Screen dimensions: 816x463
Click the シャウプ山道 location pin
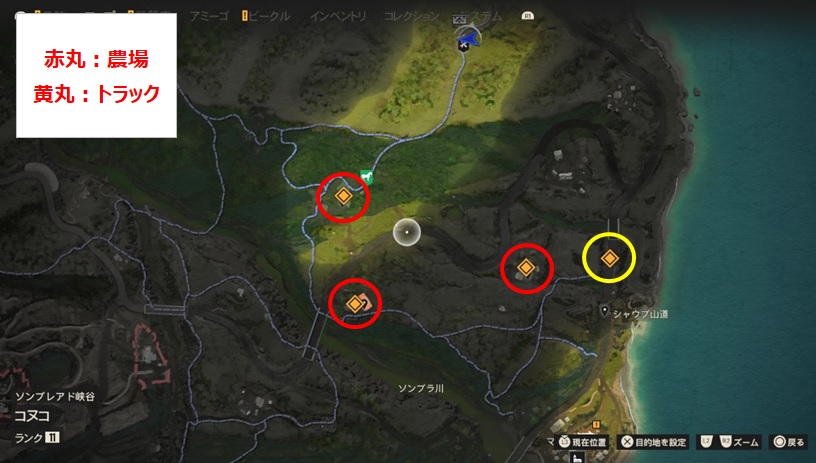tap(604, 311)
